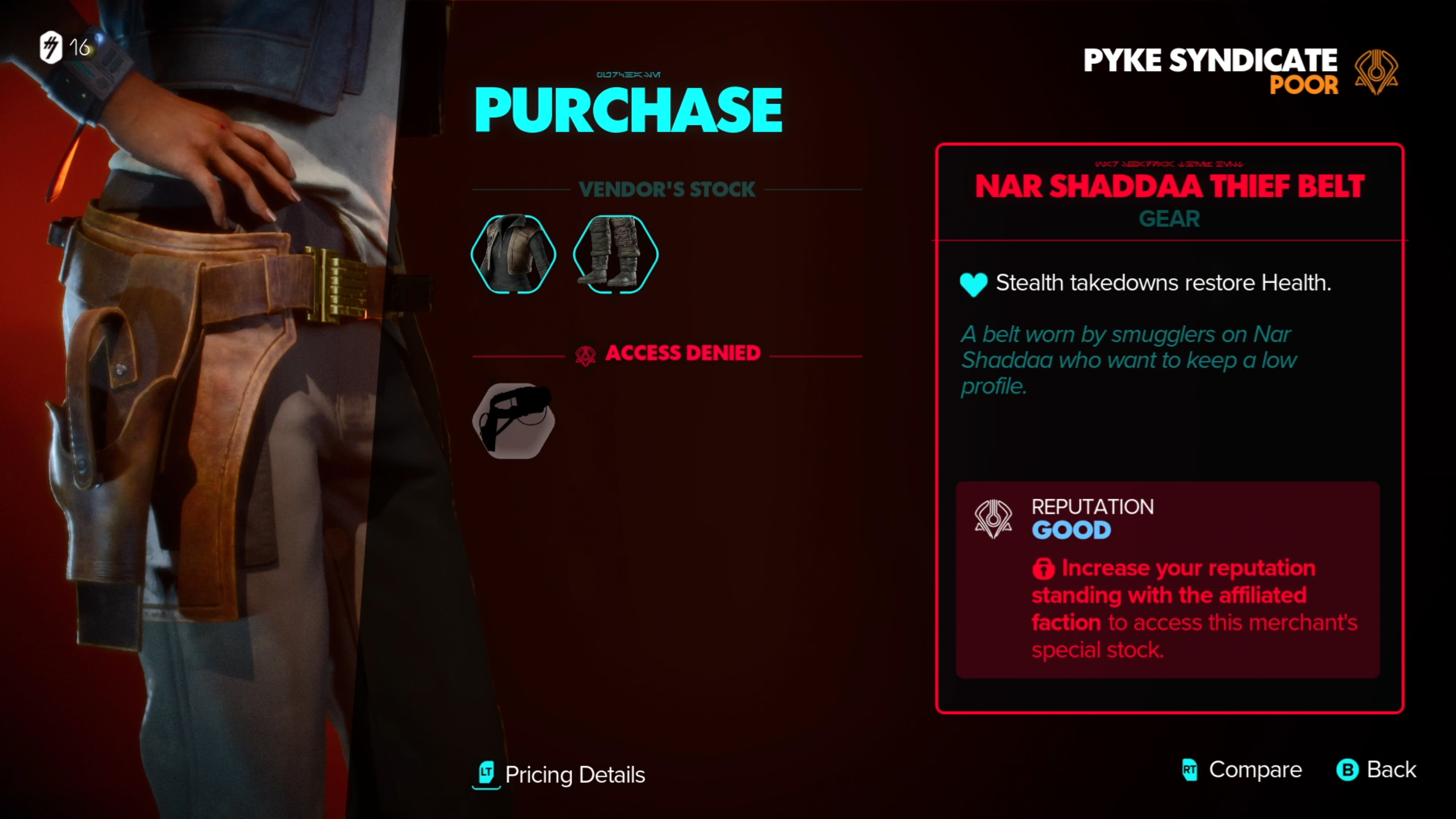Image resolution: width=1456 pixels, height=819 pixels.
Task: Select the locked Nar Shaddaa Thief Belt slot
Action: [514, 420]
